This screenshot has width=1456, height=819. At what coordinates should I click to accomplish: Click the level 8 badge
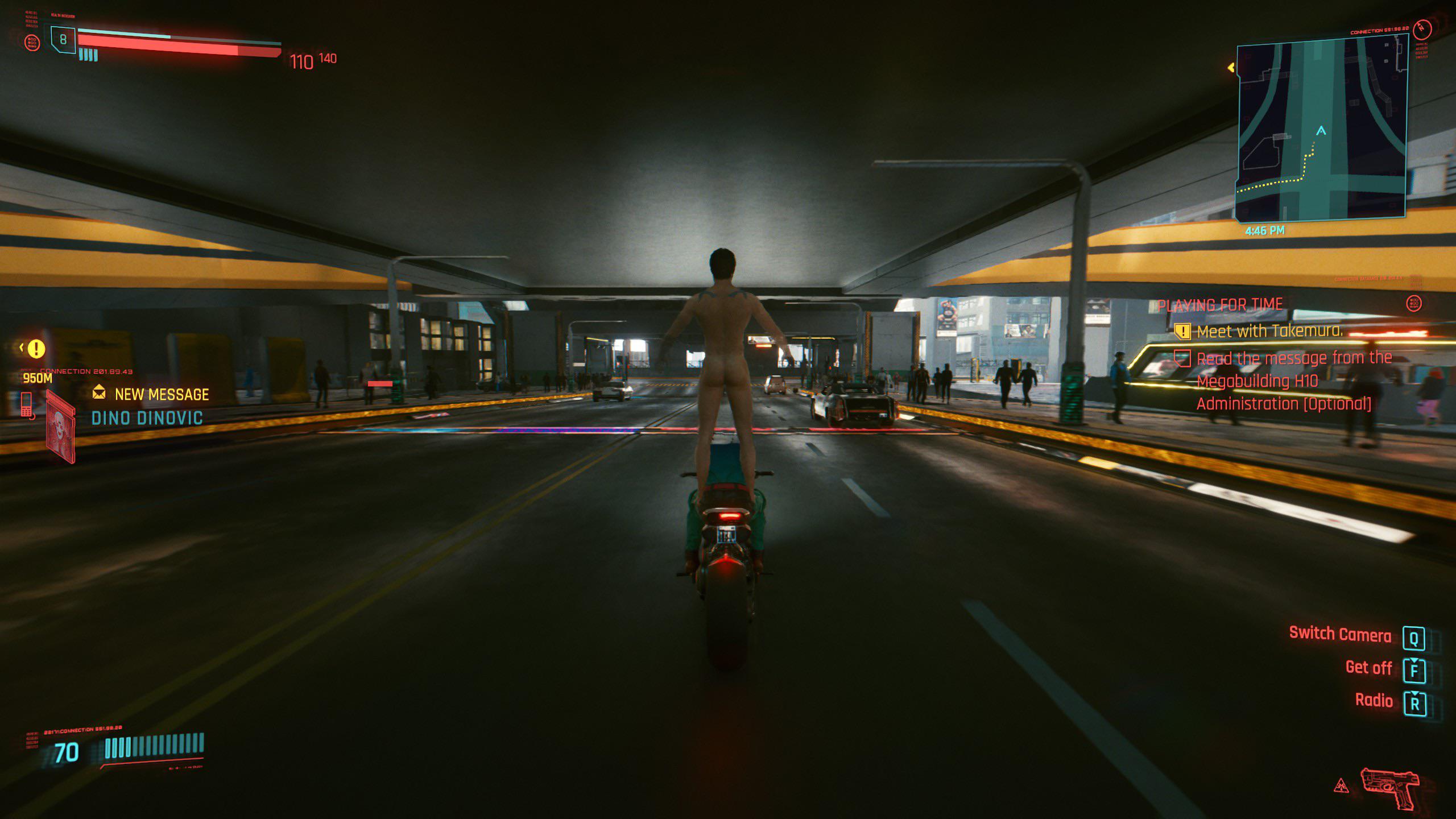(x=63, y=40)
